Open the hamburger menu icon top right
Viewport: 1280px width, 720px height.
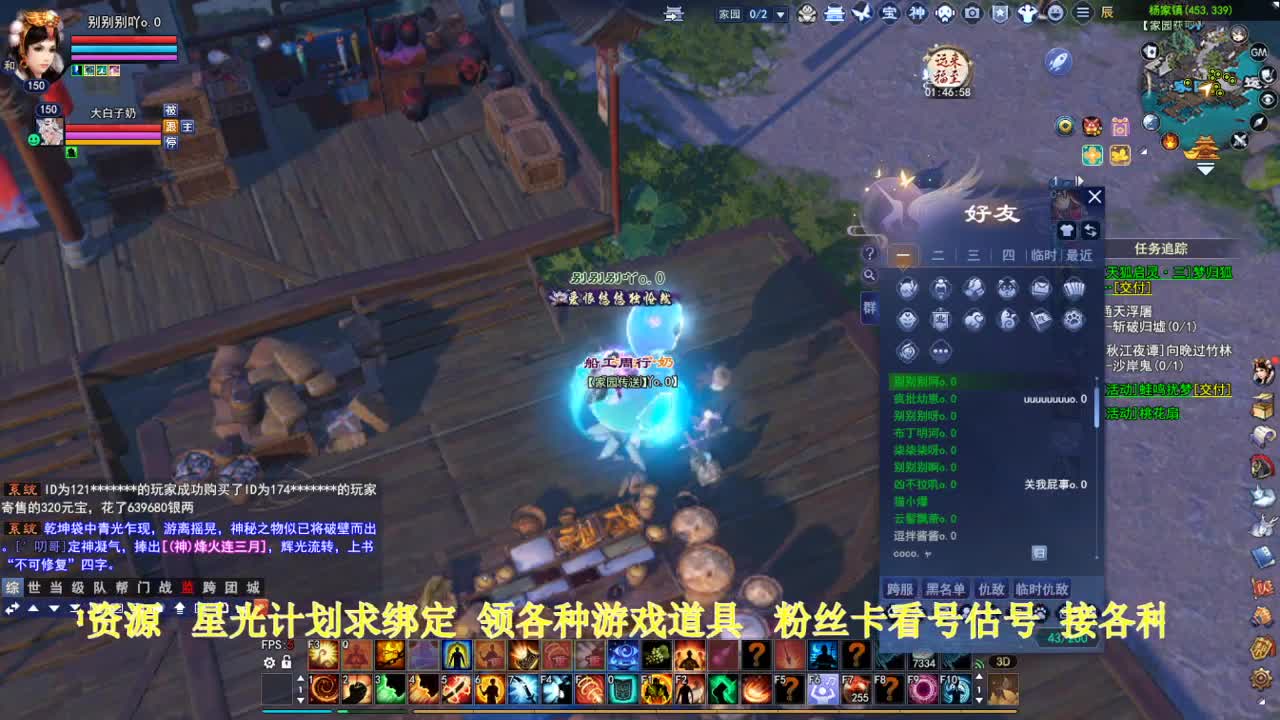(1082, 14)
